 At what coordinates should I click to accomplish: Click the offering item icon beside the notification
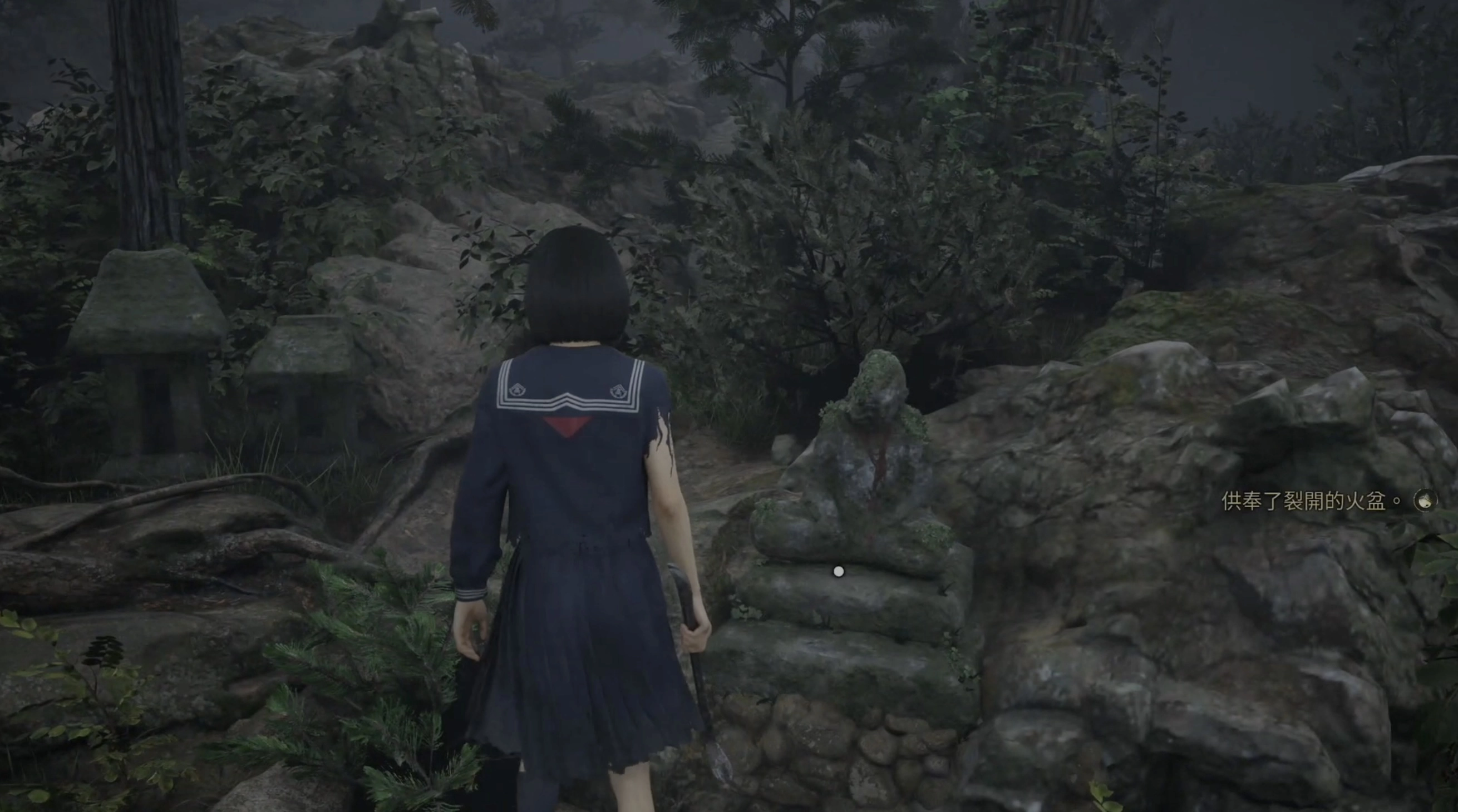tap(1425, 501)
